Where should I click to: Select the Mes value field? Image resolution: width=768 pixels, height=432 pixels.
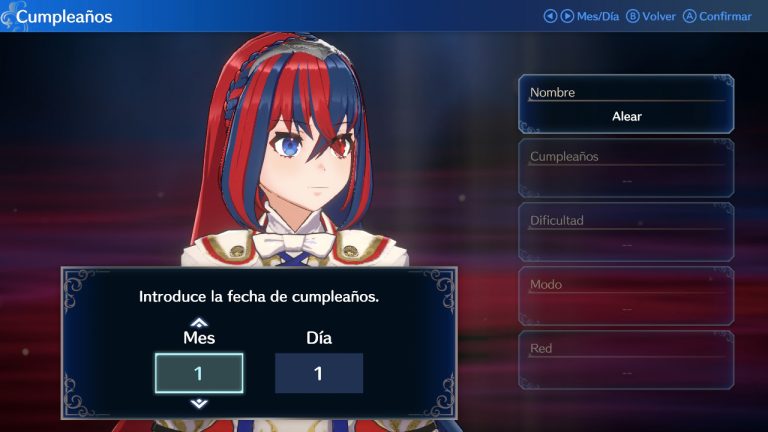pos(199,373)
